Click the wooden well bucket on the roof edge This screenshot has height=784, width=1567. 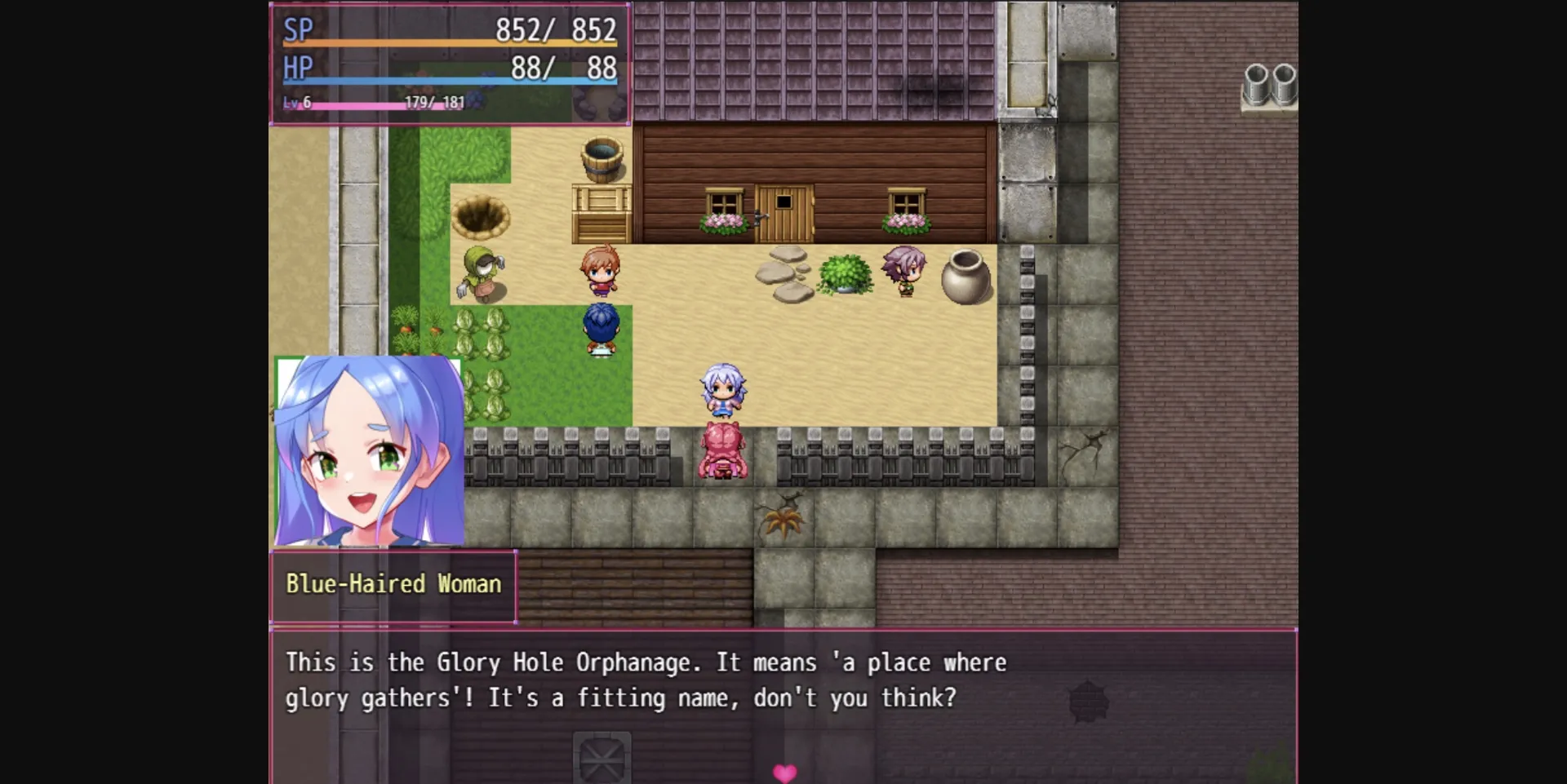pos(601,157)
